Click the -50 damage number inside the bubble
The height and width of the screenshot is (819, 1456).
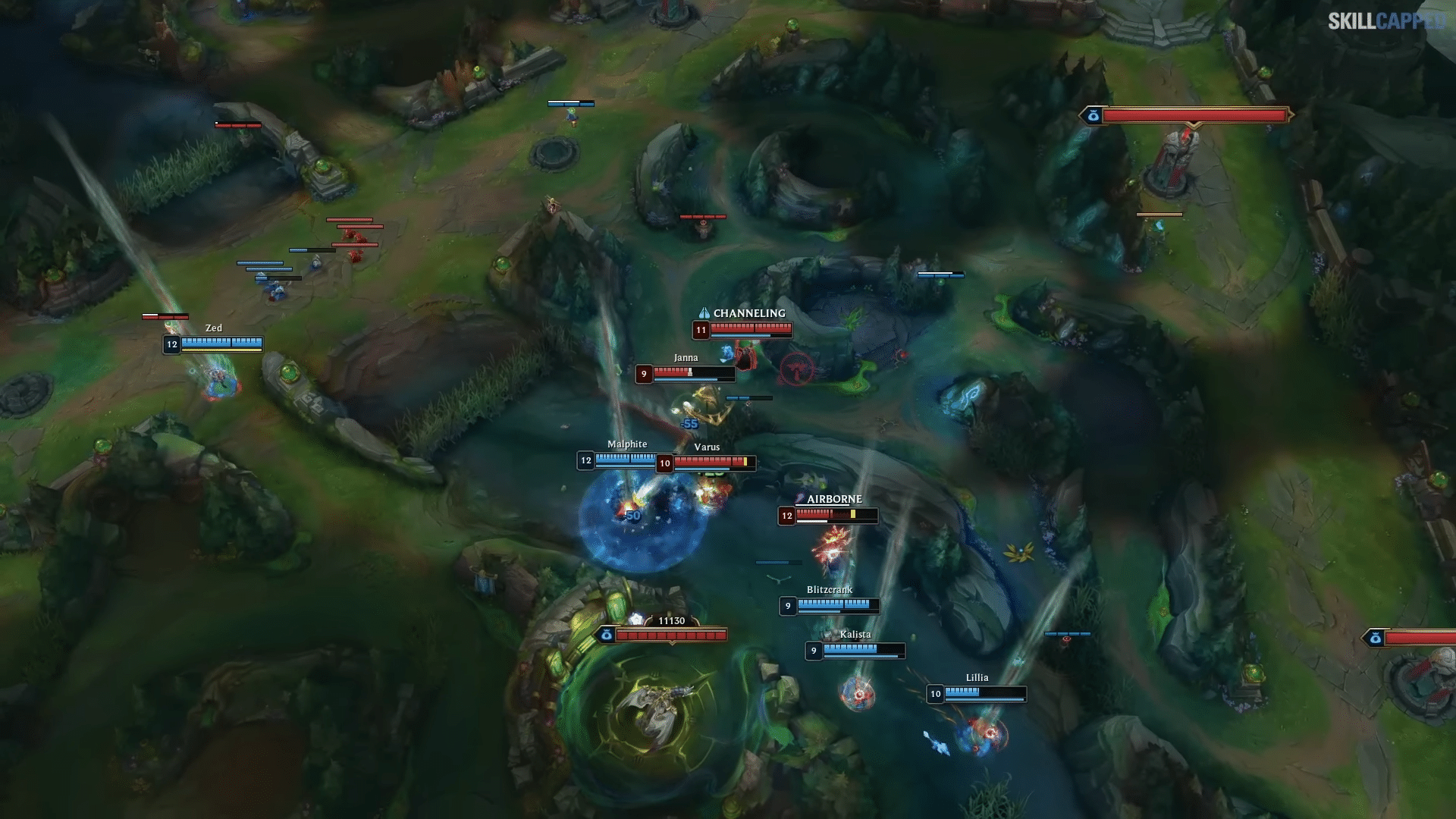coord(632,515)
